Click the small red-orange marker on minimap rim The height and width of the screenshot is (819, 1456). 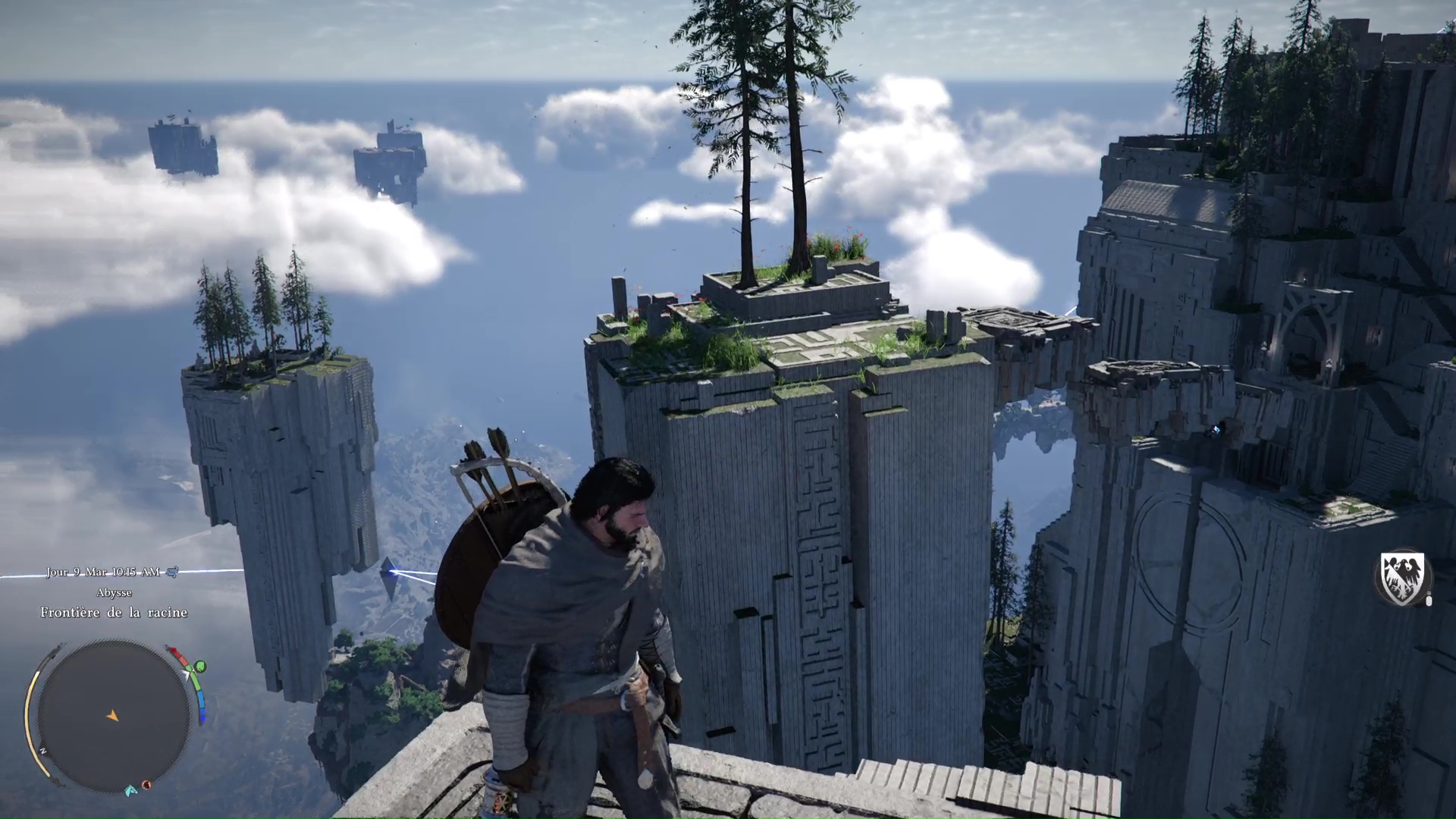(x=146, y=785)
